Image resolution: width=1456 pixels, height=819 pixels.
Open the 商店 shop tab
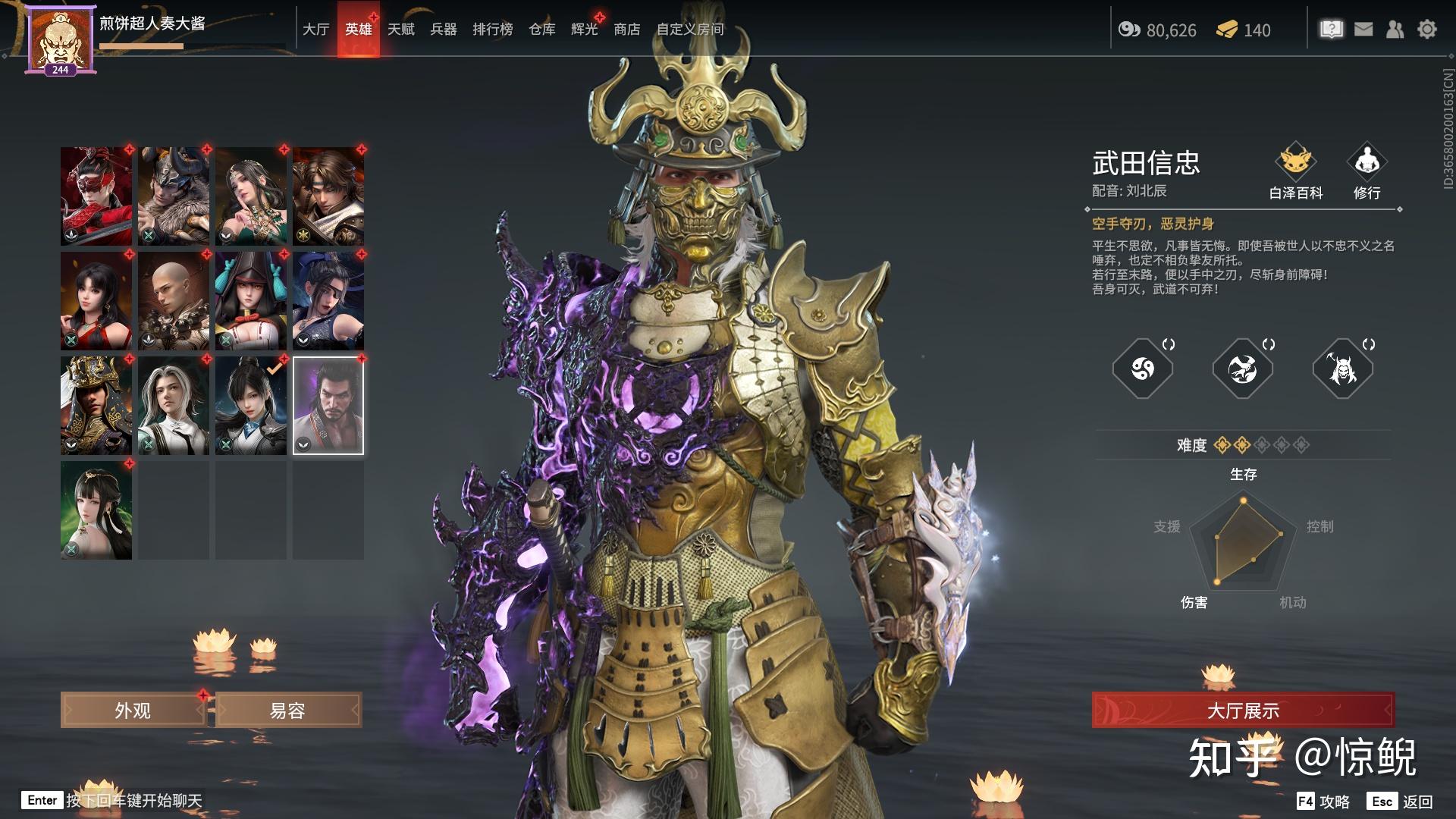pyautogui.click(x=627, y=30)
